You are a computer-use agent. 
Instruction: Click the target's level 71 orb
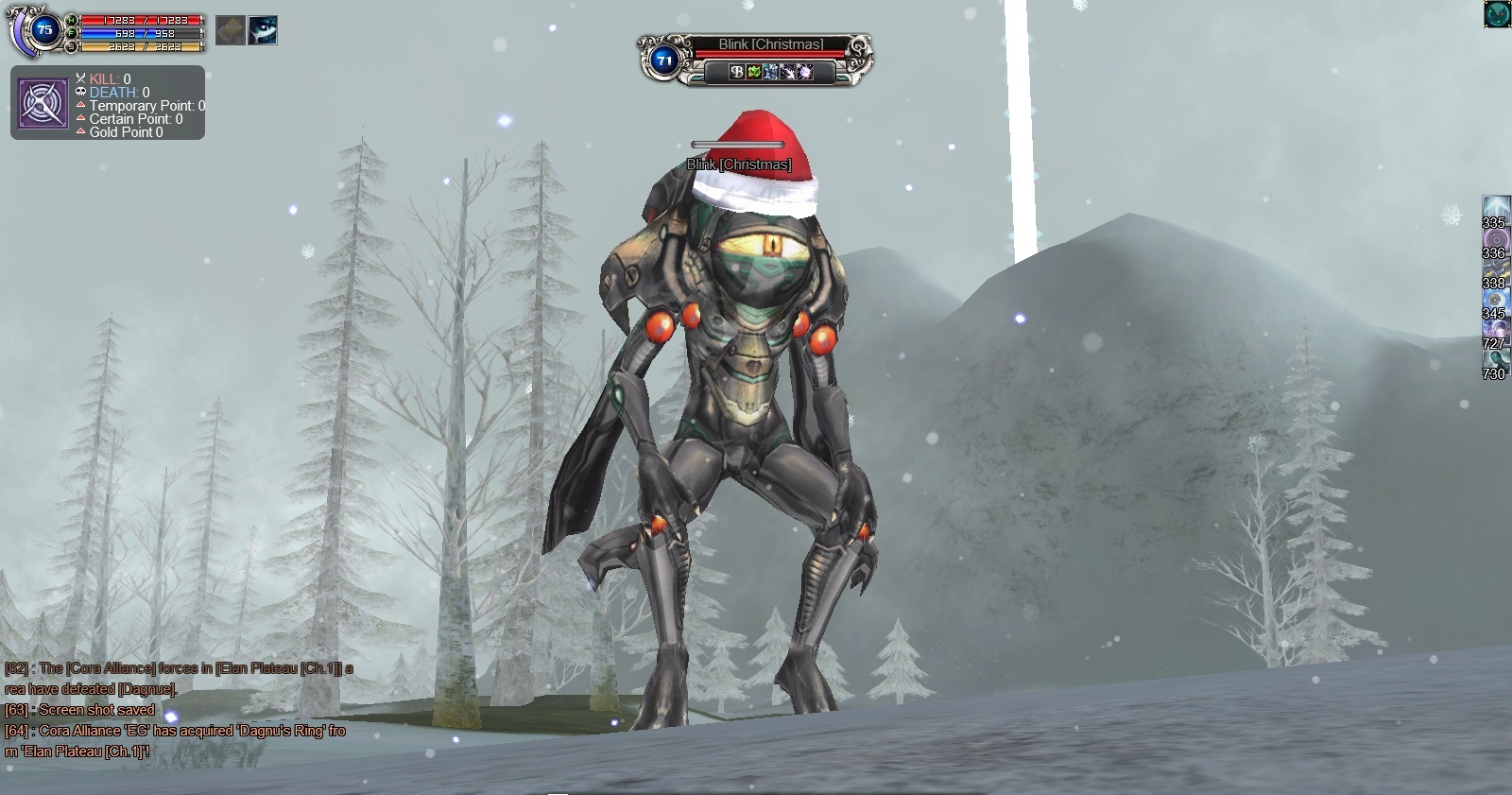664,60
